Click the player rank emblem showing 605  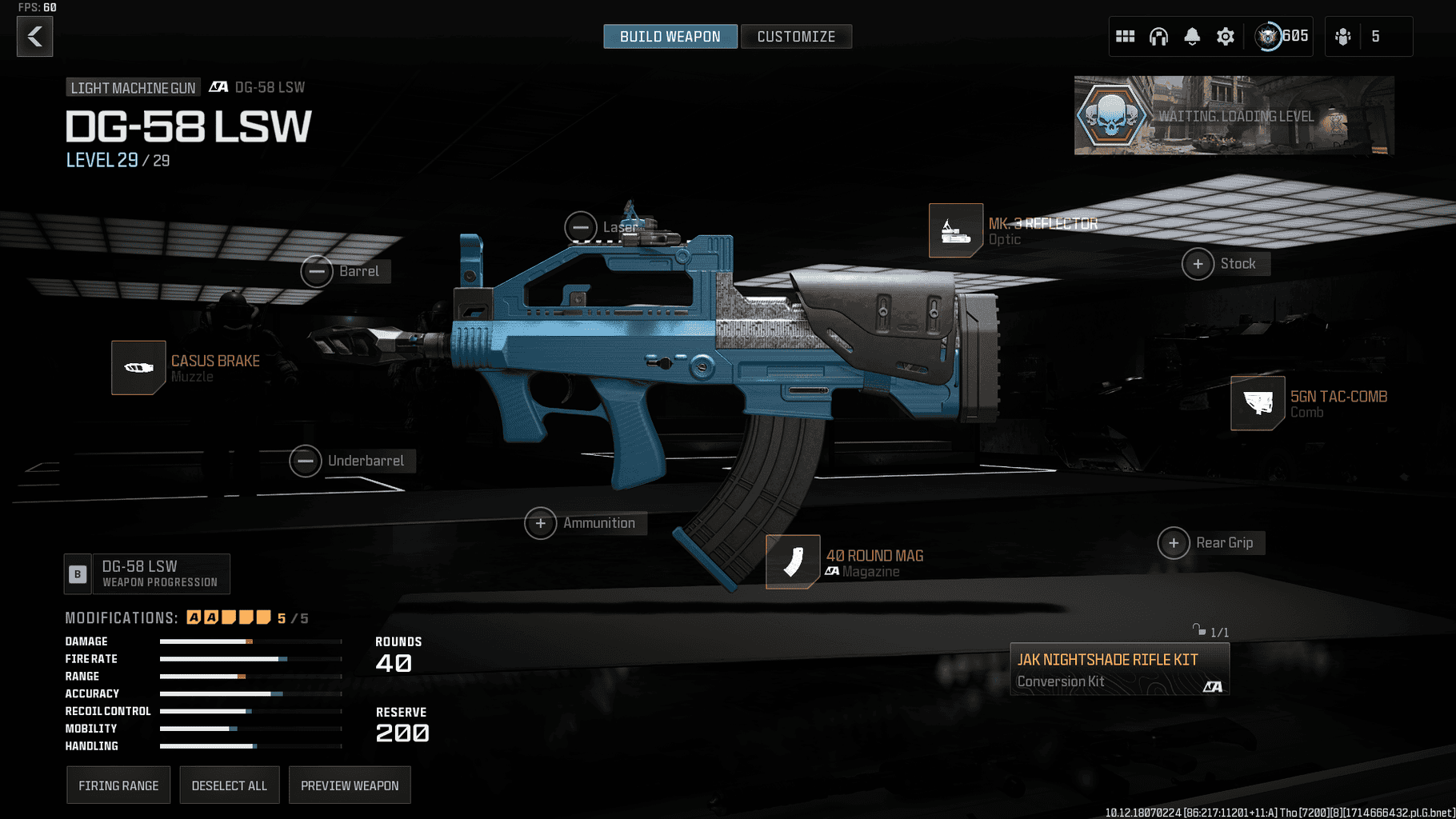[x=1270, y=36]
